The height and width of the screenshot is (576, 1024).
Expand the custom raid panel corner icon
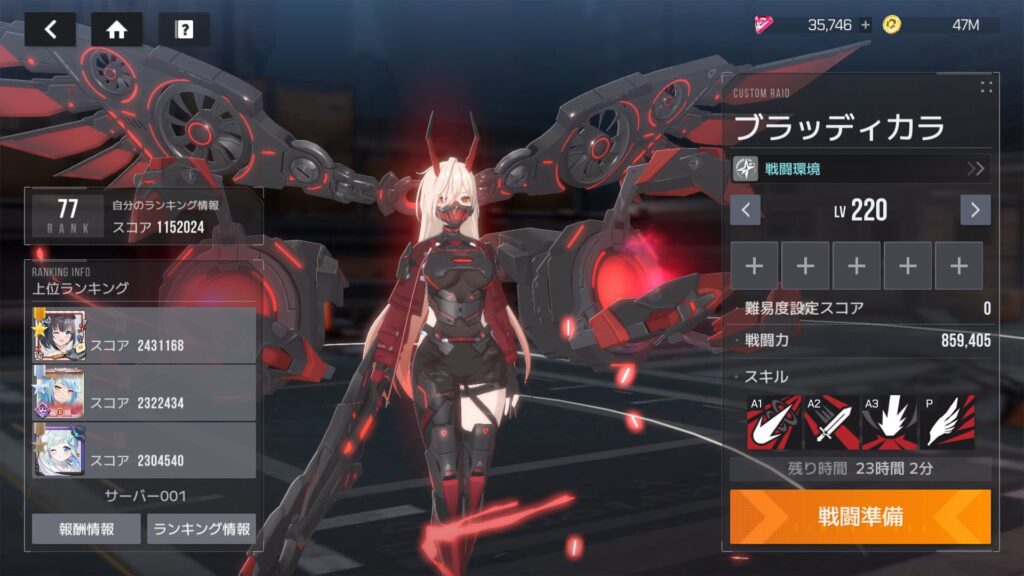(986, 87)
